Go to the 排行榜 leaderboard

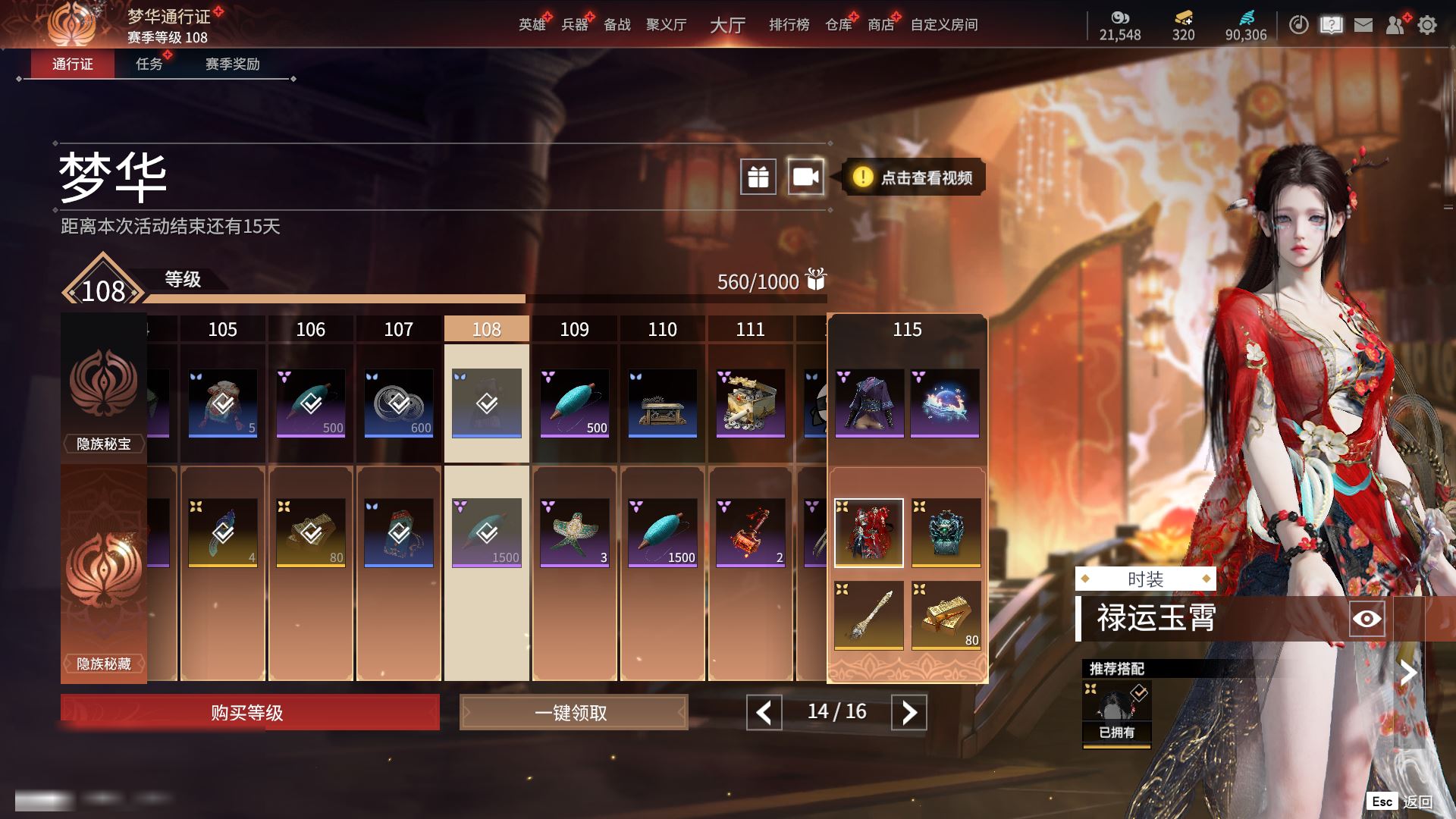click(x=789, y=25)
